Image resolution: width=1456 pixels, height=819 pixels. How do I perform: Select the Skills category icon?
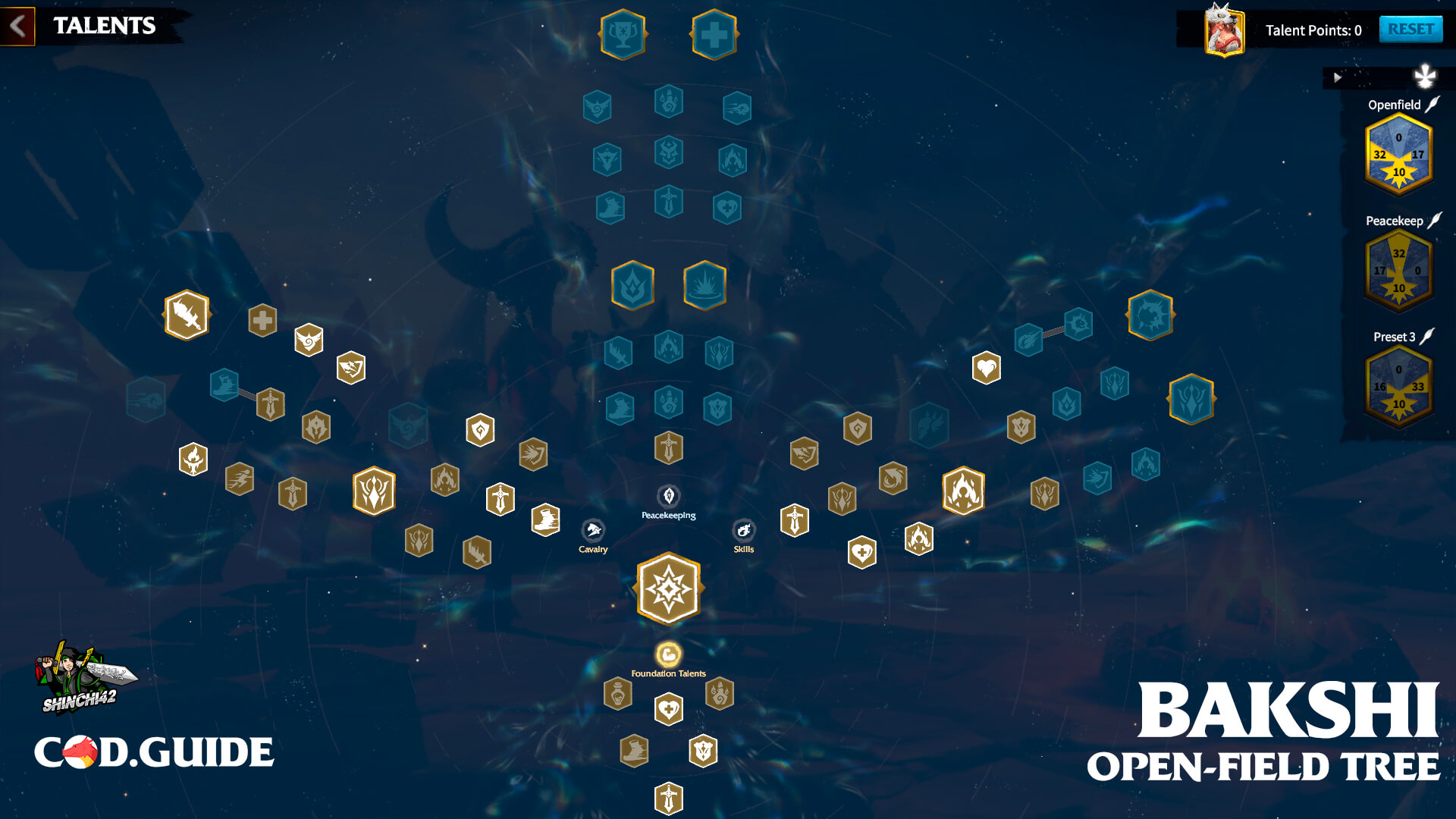743,531
